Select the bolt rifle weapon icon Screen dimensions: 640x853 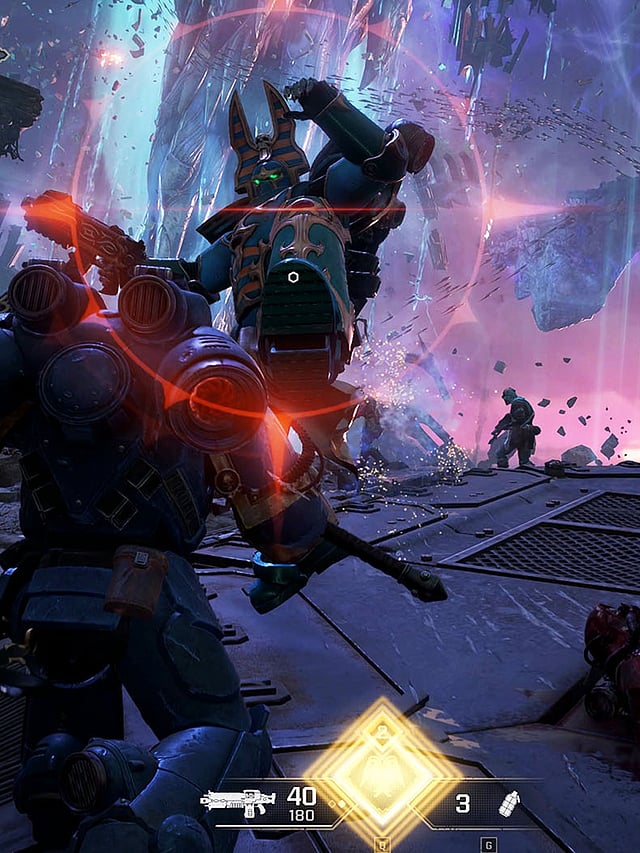tap(238, 802)
